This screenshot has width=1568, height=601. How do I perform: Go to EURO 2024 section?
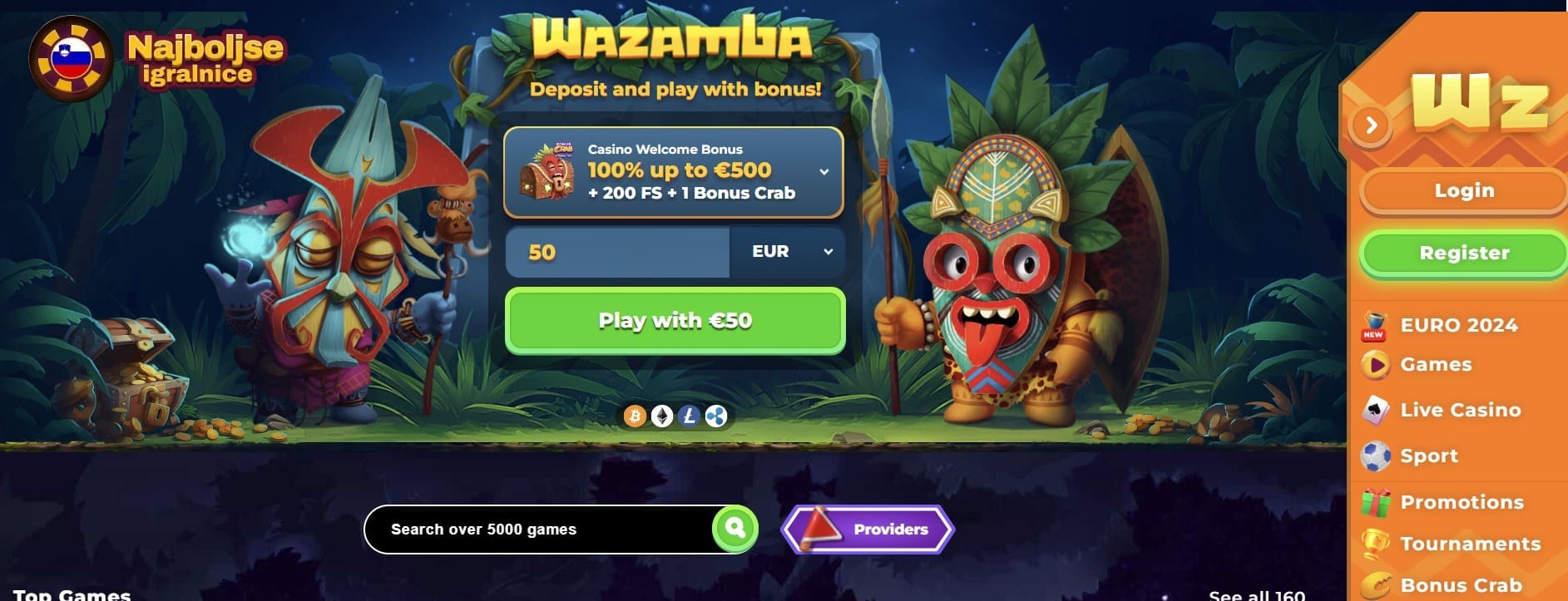click(1458, 325)
